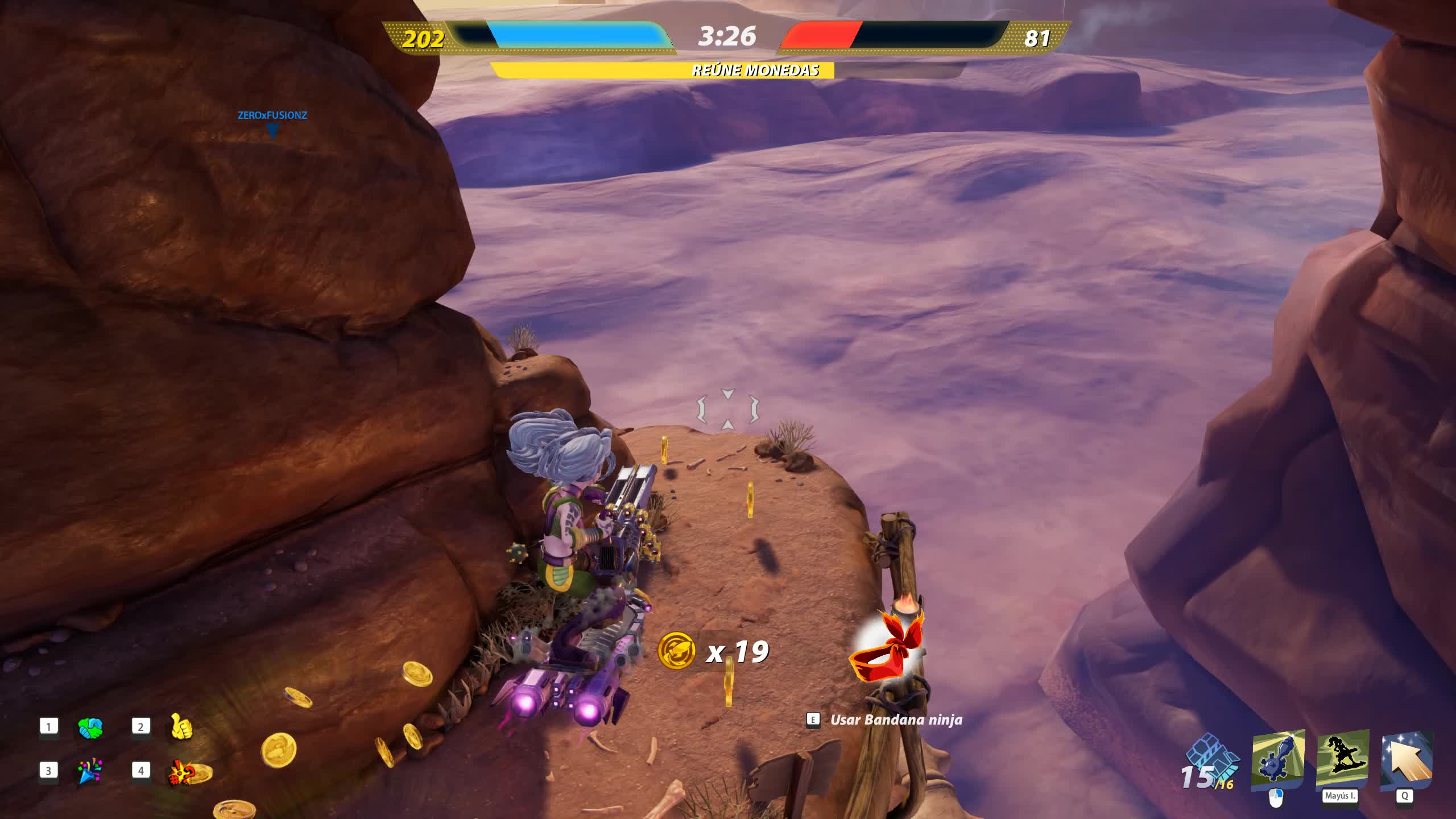Send the handshake emote
This screenshot has height=819, width=1456.
click(x=90, y=728)
